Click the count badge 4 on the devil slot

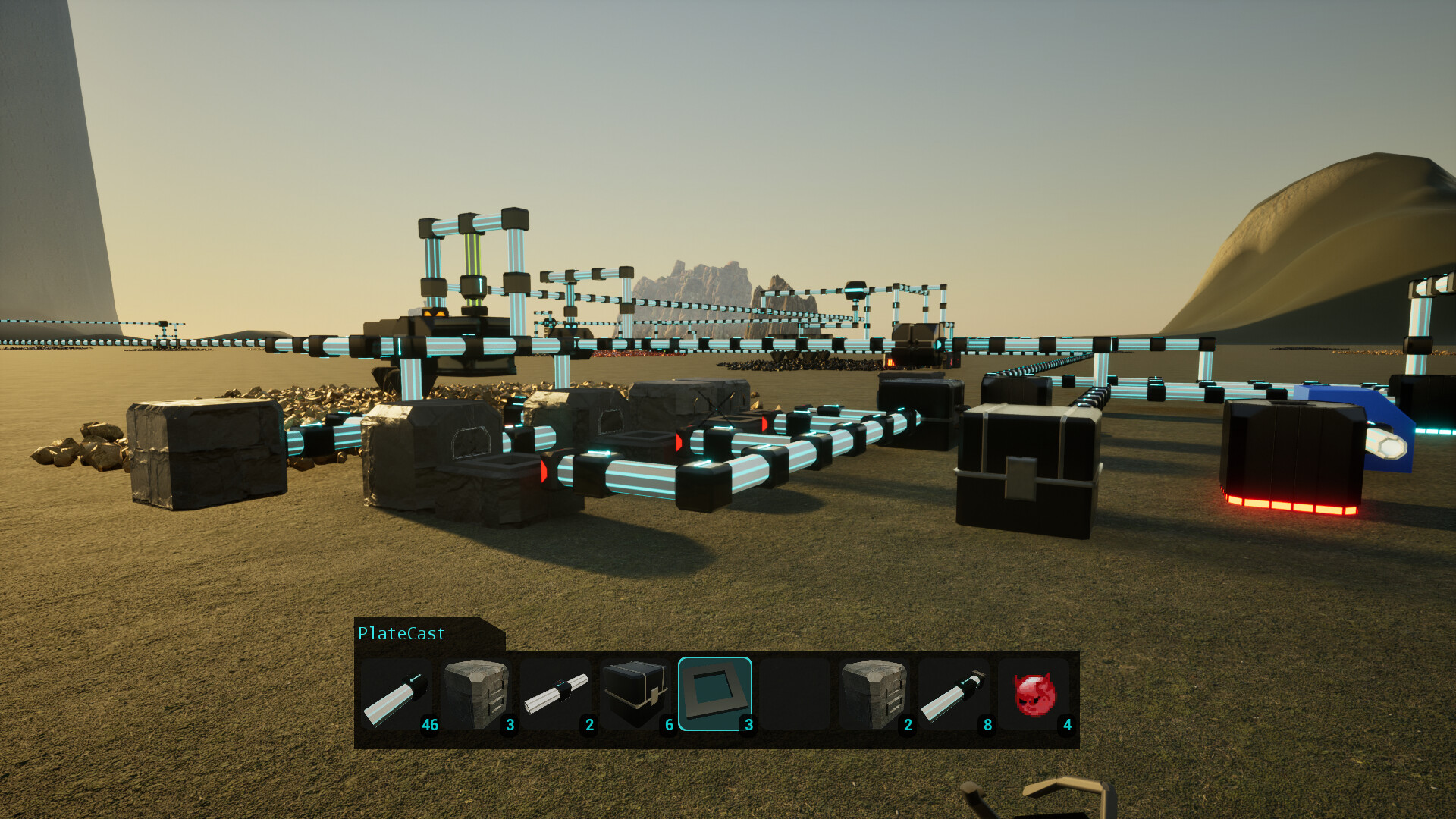click(x=1066, y=725)
